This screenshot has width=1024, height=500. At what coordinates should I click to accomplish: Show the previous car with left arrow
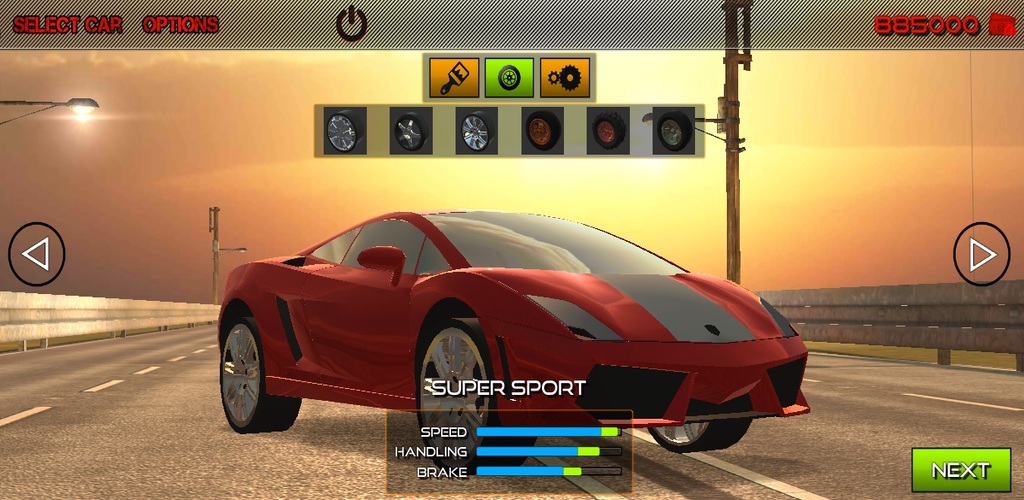(37, 254)
